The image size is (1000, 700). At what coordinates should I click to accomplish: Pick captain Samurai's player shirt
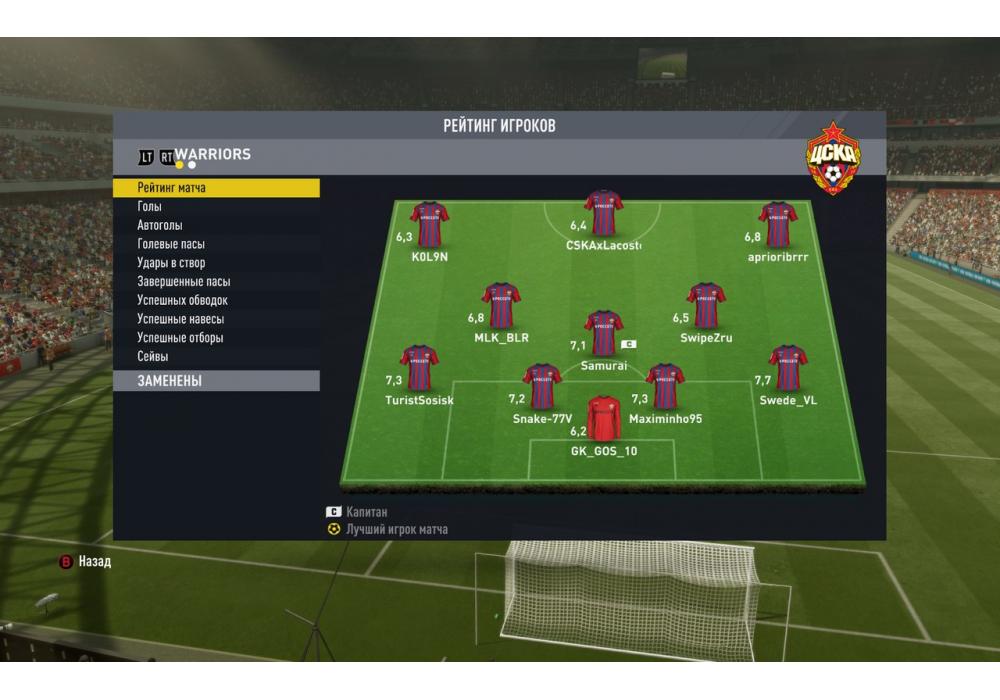click(x=603, y=333)
